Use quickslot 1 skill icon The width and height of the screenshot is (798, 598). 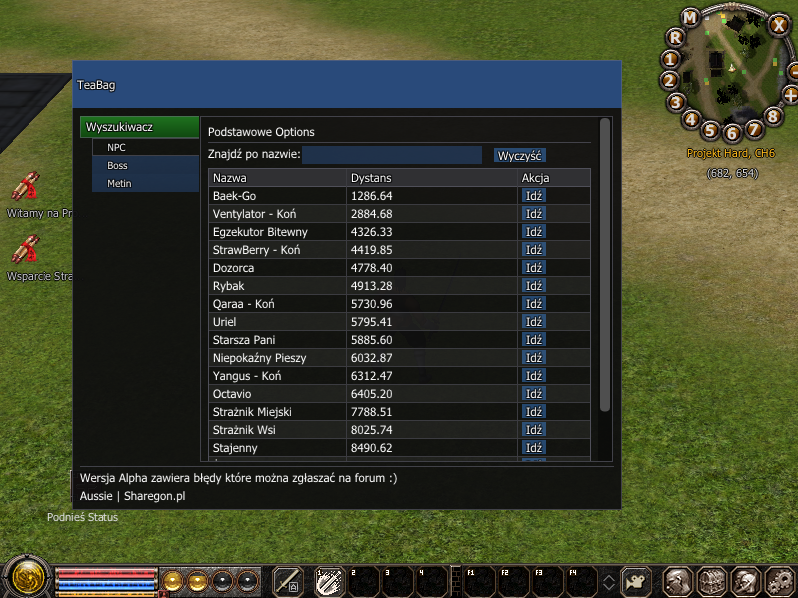point(328,580)
